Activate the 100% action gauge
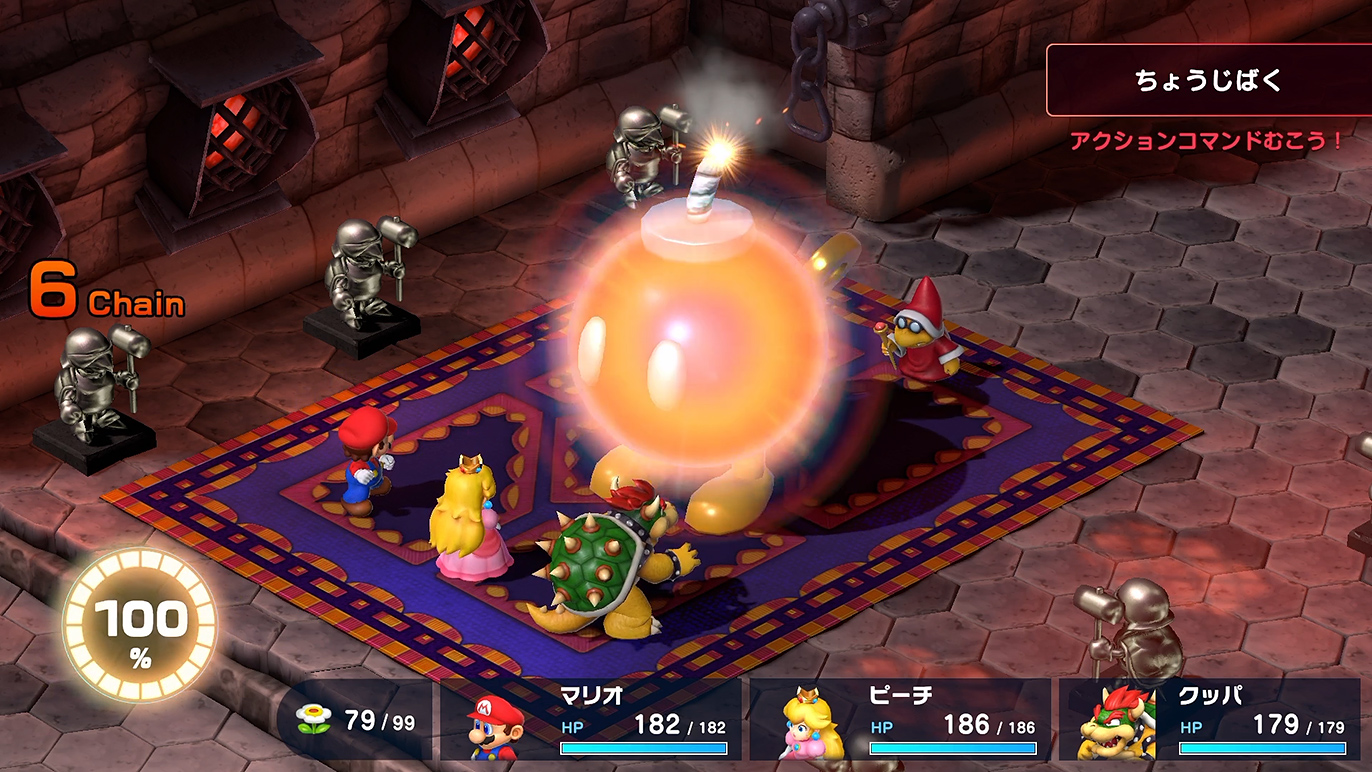Image resolution: width=1372 pixels, height=772 pixels. (140, 625)
